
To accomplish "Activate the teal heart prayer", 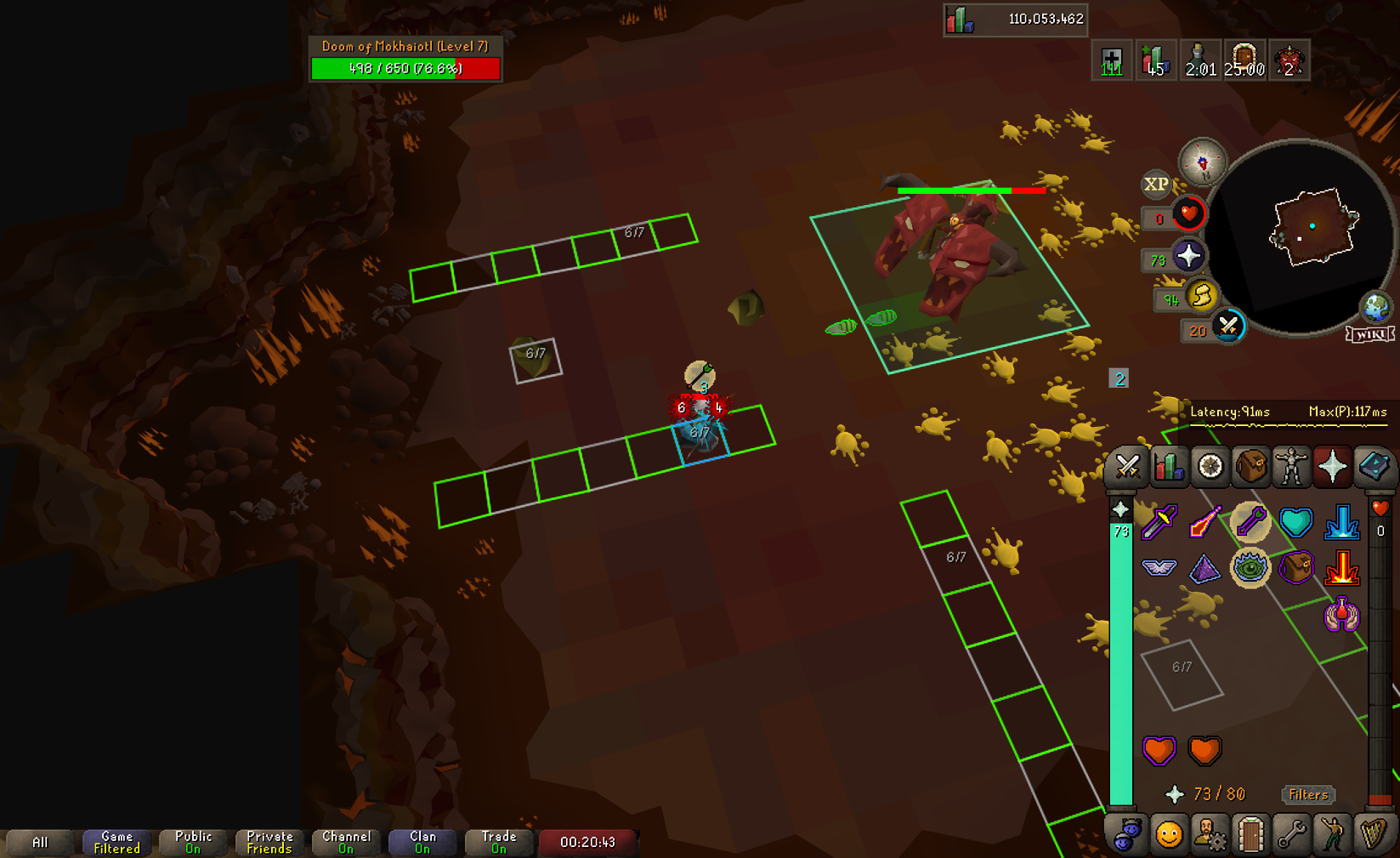I will (1295, 522).
